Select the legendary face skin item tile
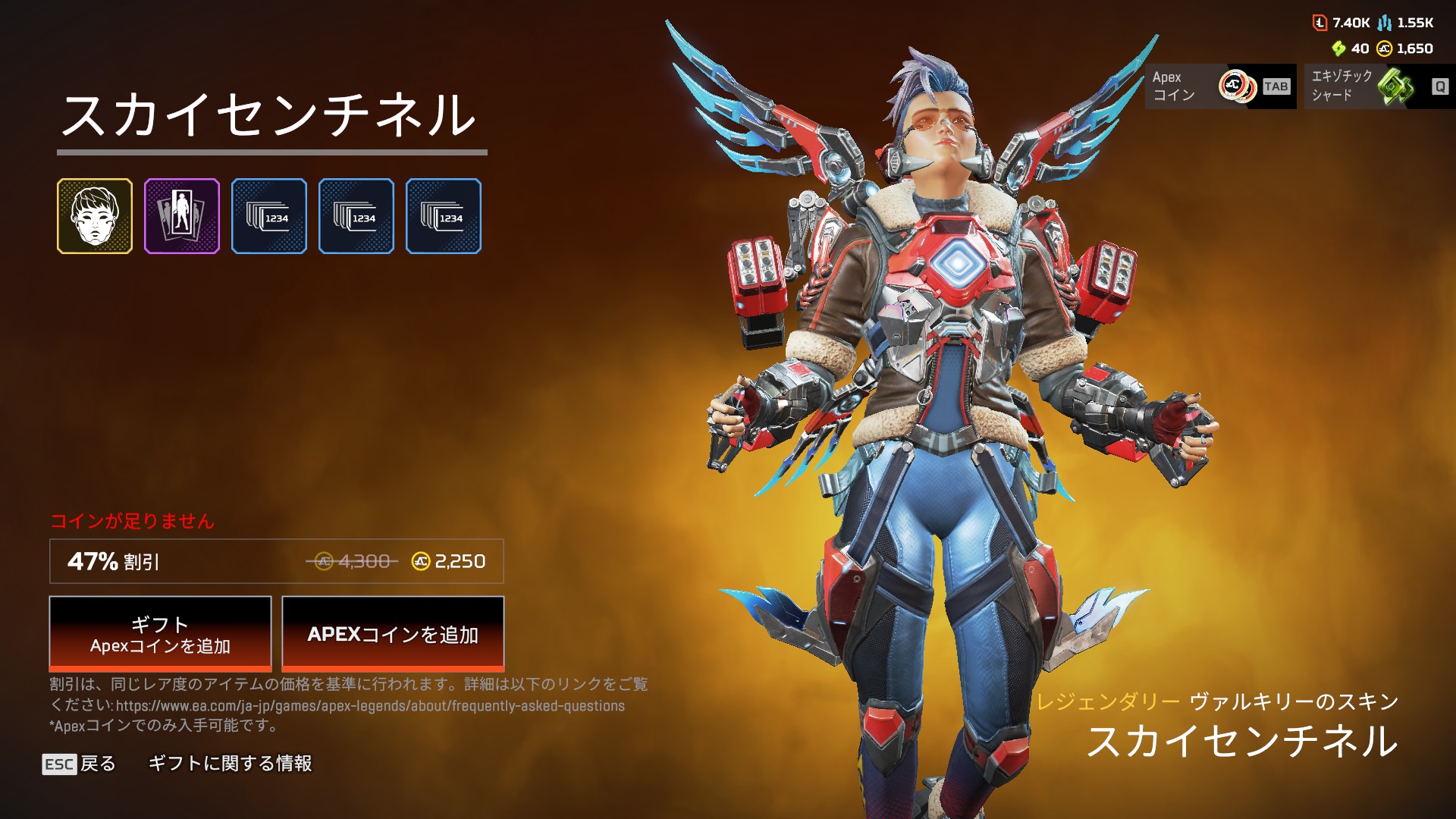1456x819 pixels. click(x=95, y=216)
